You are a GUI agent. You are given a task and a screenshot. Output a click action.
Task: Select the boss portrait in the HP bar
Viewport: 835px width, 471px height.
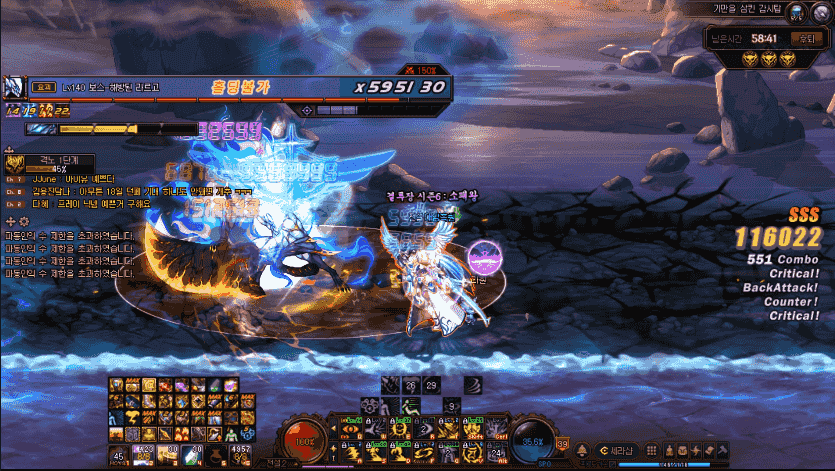coord(14,87)
